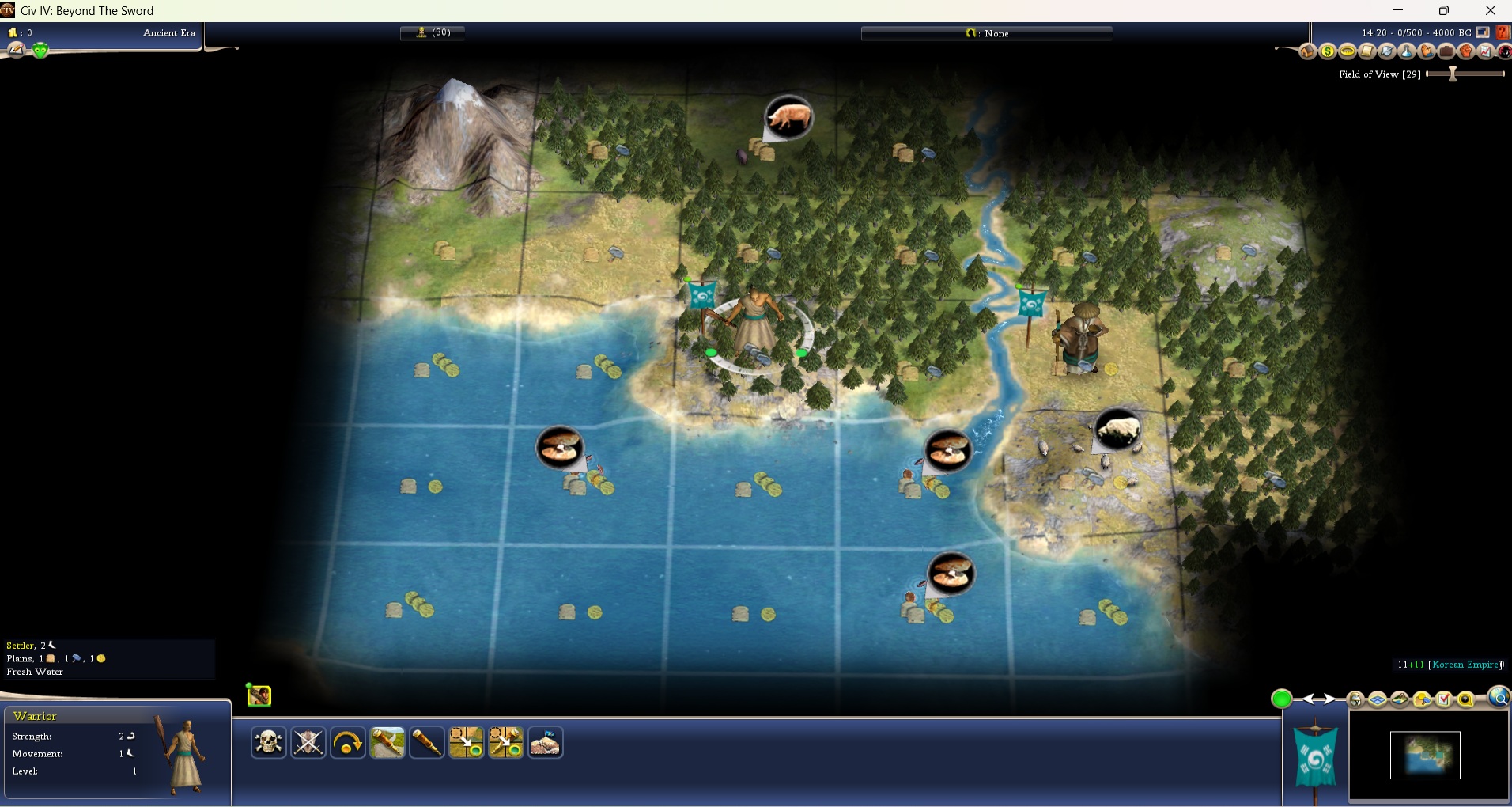Open the Finance Advisor dollar icon
Image resolution: width=1512 pixels, height=807 pixels.
[x=1328, y=52]
